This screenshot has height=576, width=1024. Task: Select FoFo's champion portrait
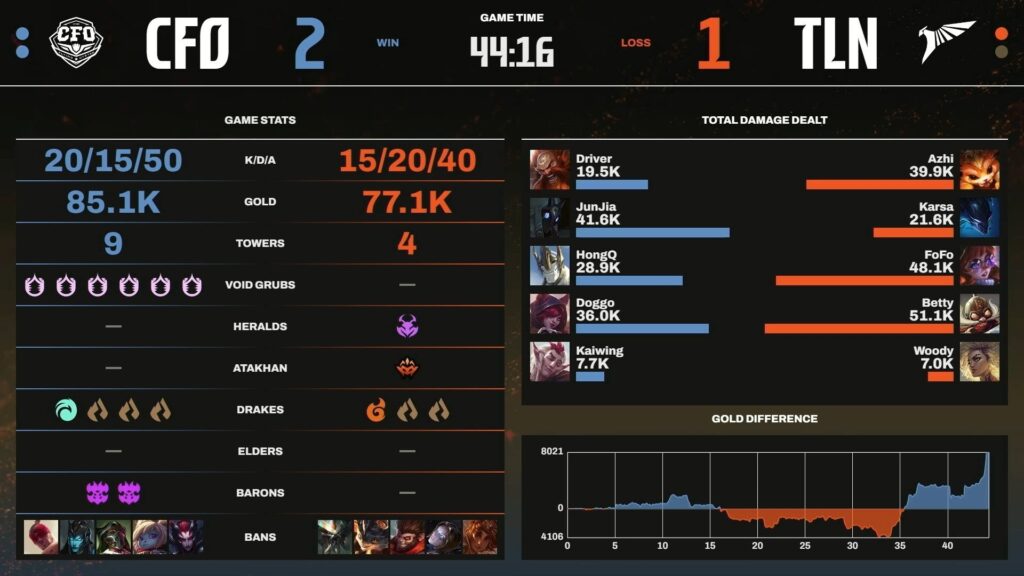click(979, 265)
